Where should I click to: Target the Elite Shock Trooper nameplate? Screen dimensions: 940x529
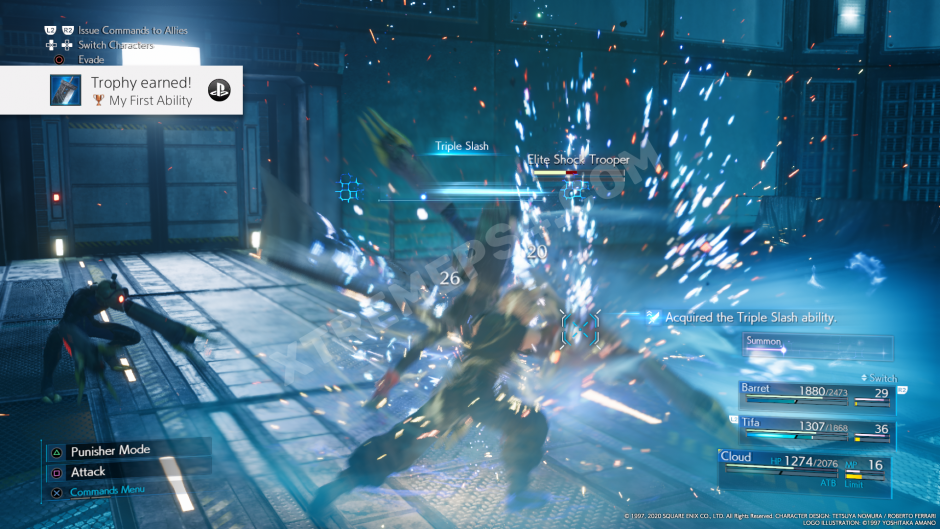point(579,160)
